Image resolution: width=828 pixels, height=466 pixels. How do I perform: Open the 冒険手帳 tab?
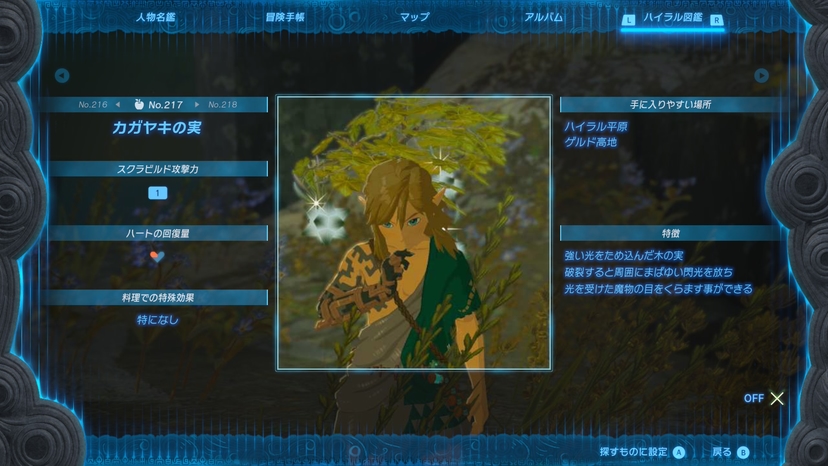tap(285, 17)
